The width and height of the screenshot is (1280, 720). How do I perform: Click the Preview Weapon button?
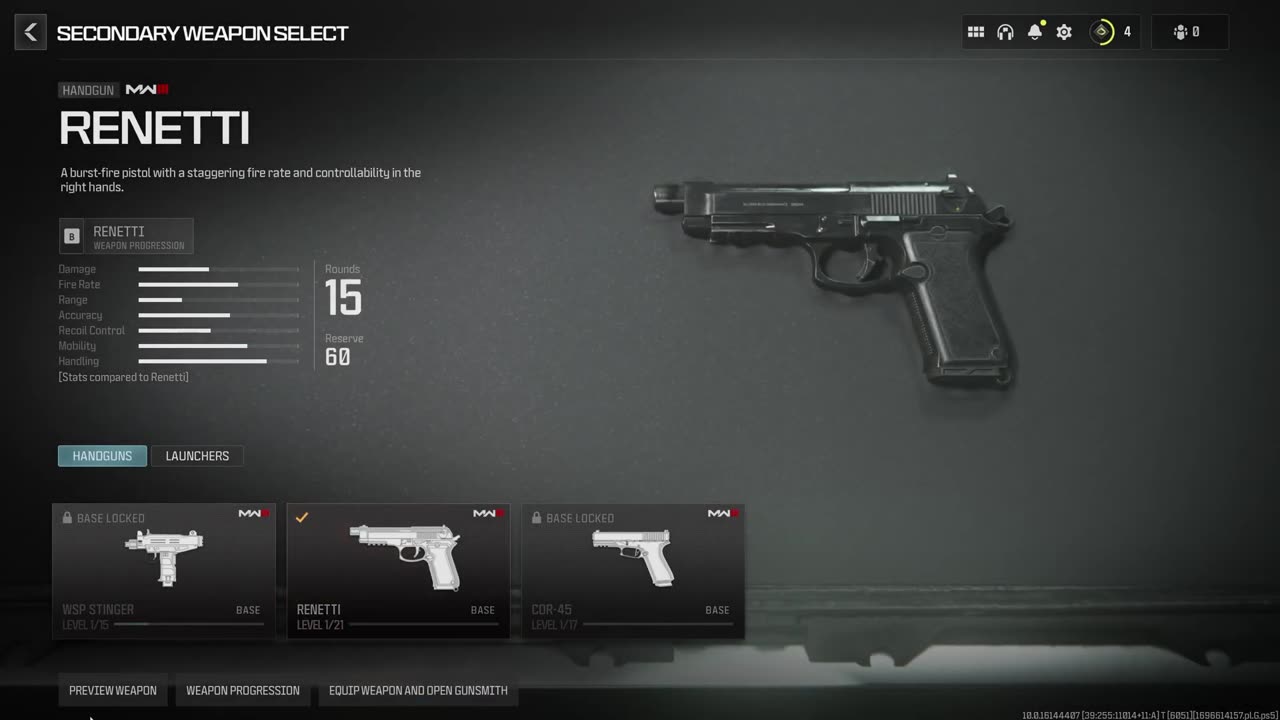coord(113,690)
